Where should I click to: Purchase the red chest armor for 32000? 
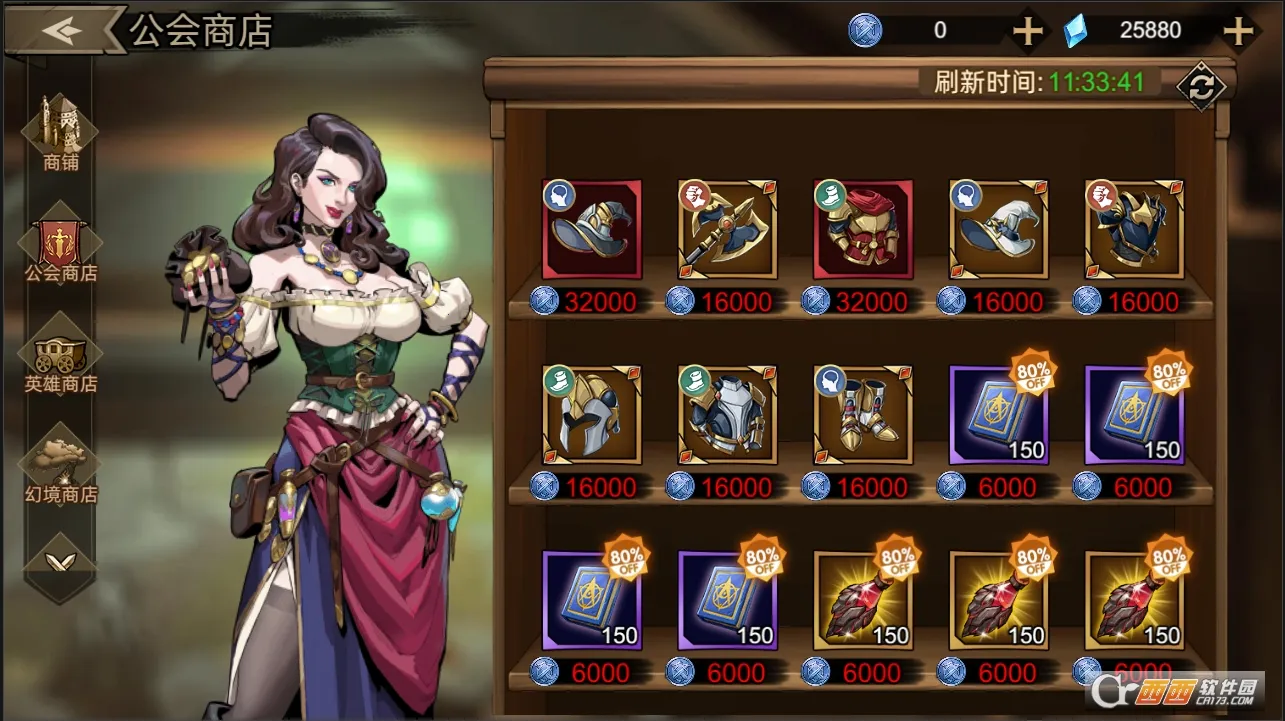tap(862, 232)
